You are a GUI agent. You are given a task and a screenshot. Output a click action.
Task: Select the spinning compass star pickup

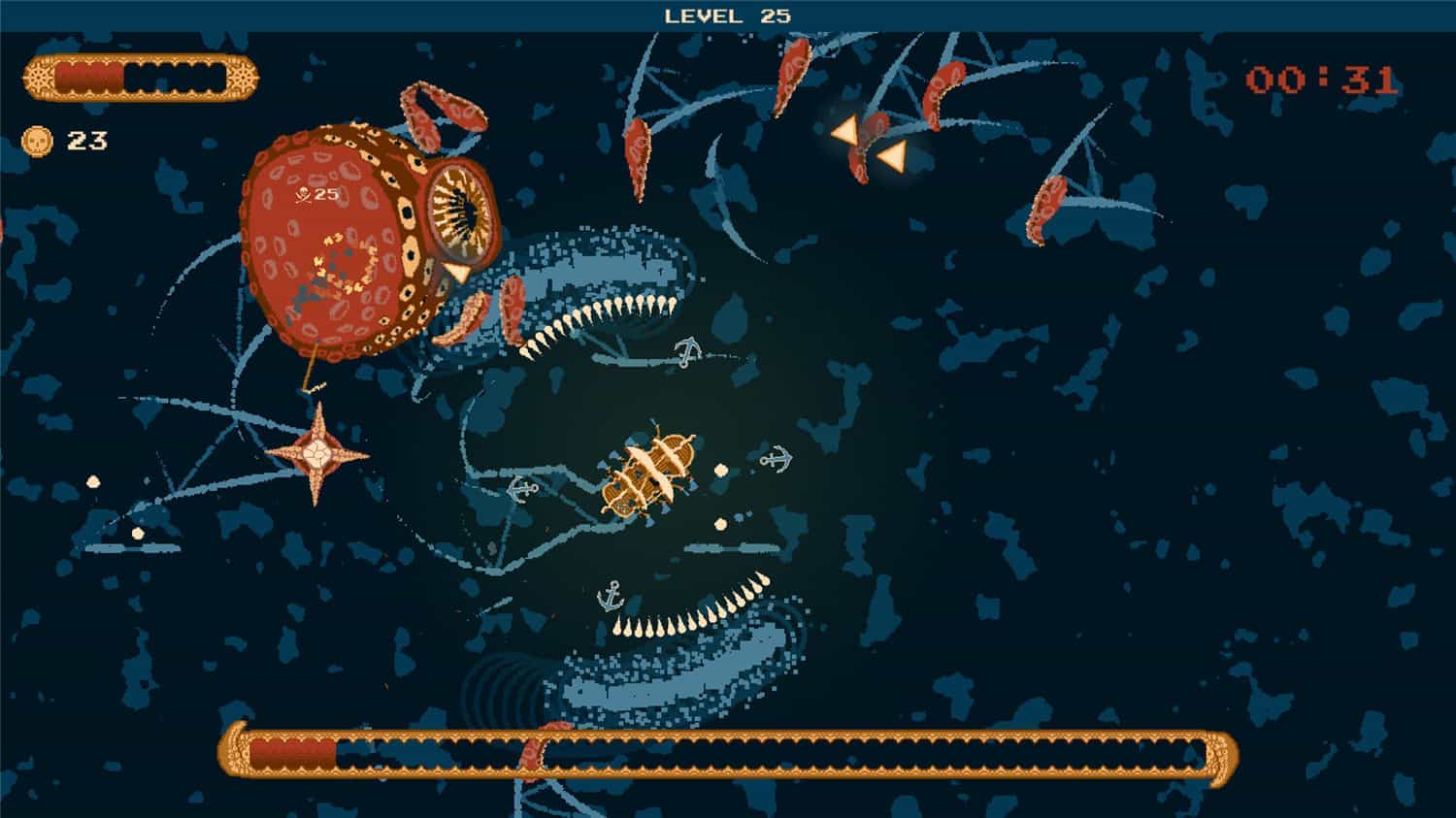click(318, 451)
